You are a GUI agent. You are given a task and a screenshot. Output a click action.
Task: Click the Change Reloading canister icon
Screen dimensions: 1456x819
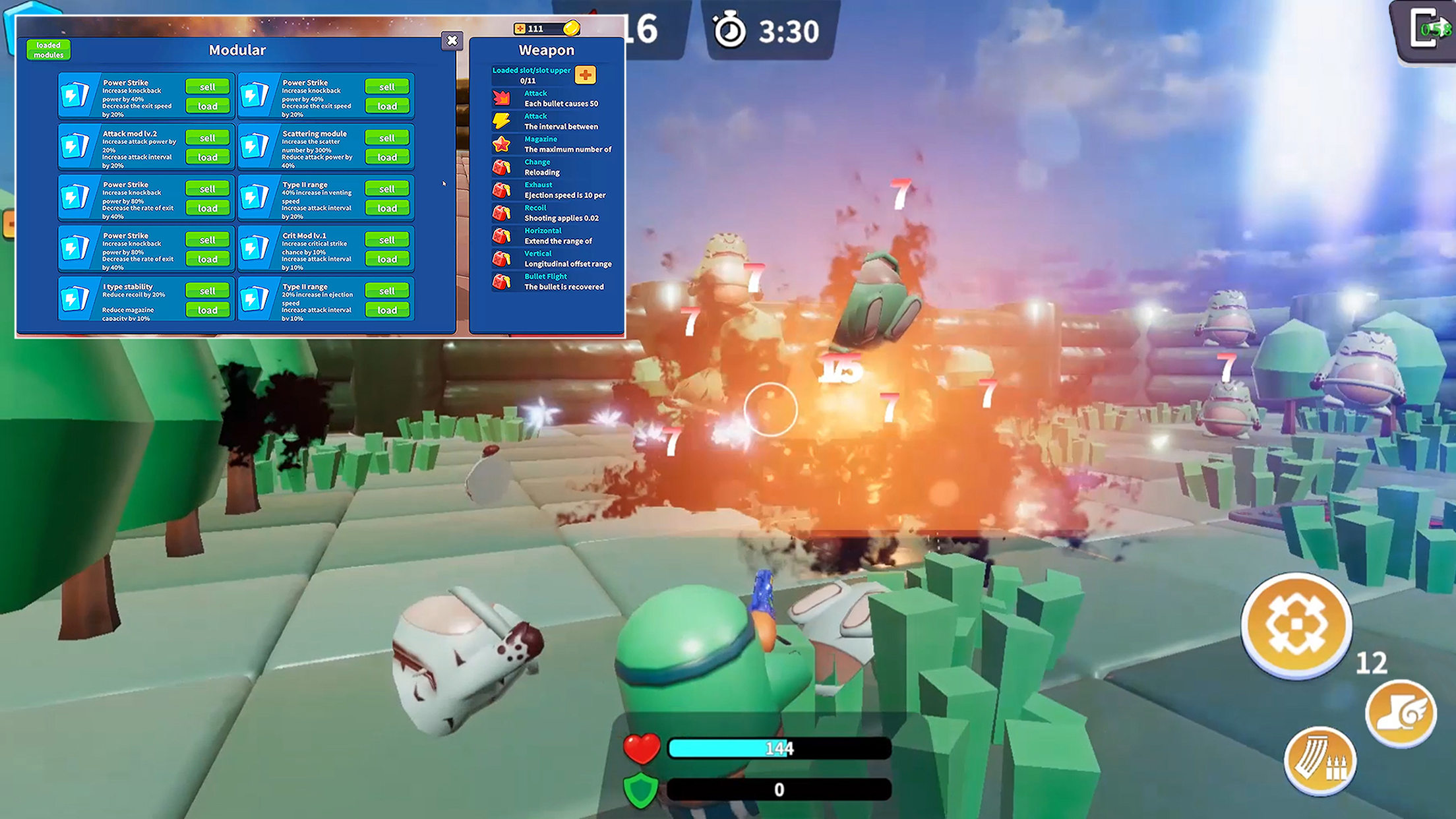(502, 167)
